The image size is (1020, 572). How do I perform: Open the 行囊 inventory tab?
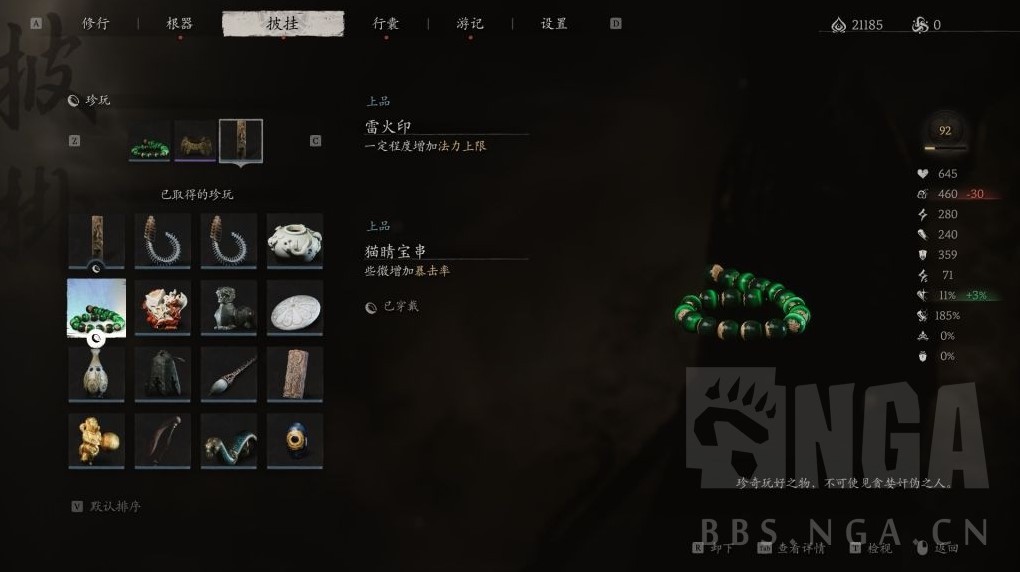pyautogui.click(x=386, y=23)
